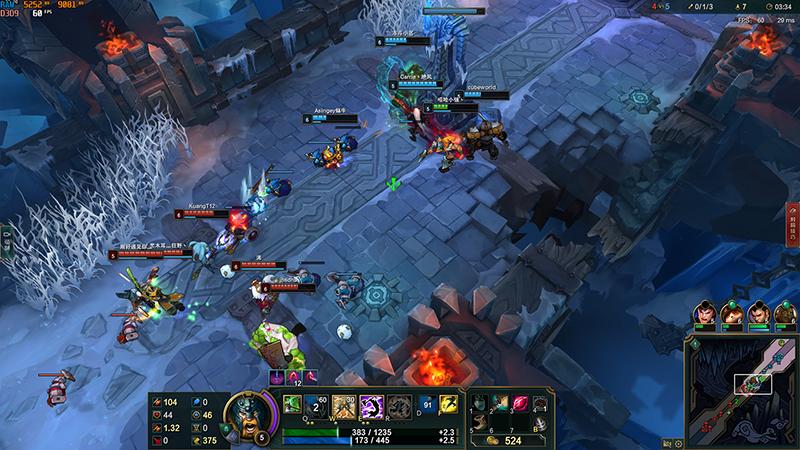800x450 pixels.
Task: Trigger the yellow Flash summoner spell
Action: click(449, 406)
